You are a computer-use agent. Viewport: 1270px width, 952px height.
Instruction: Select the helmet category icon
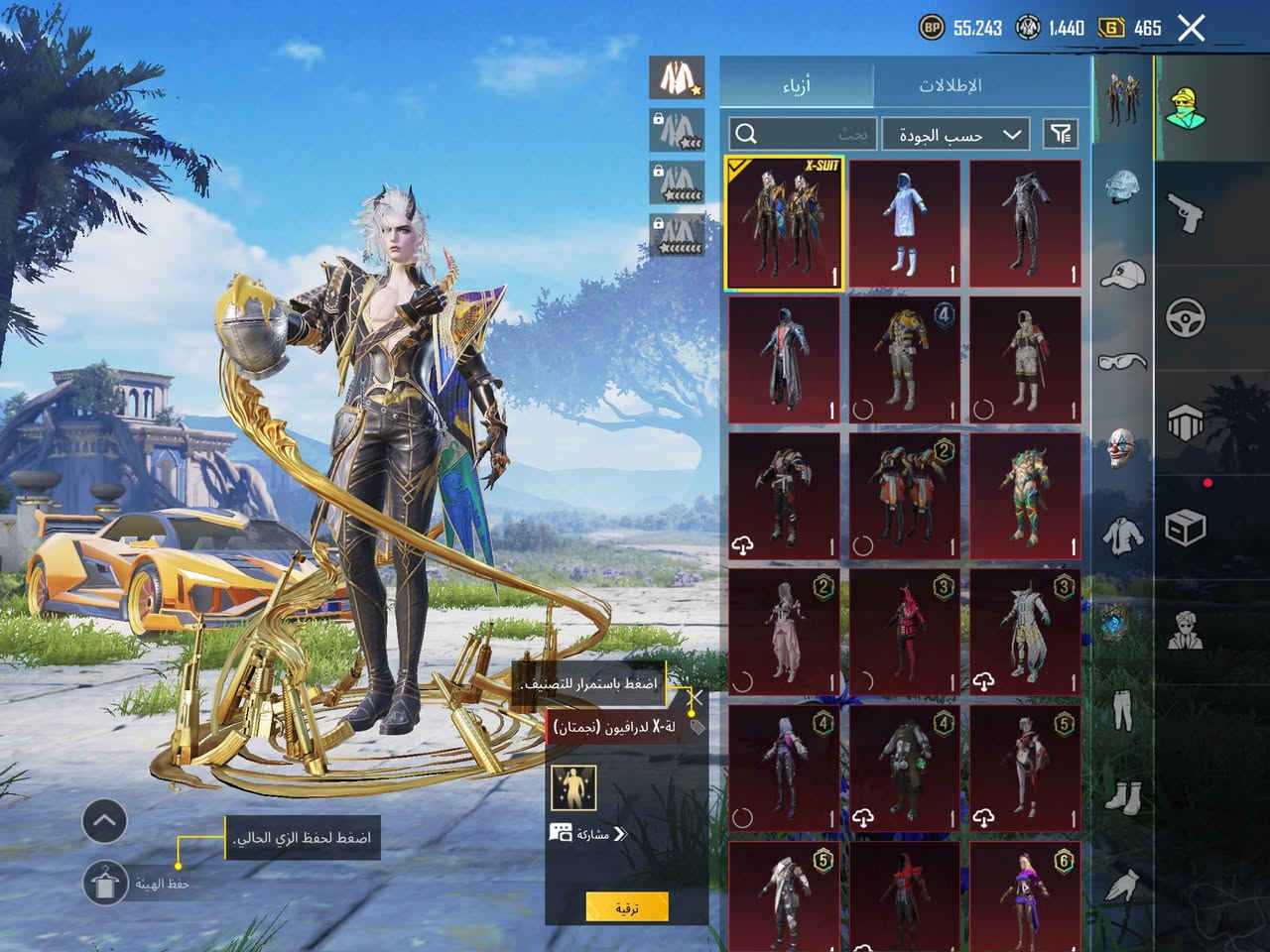tap(1123, 188)
